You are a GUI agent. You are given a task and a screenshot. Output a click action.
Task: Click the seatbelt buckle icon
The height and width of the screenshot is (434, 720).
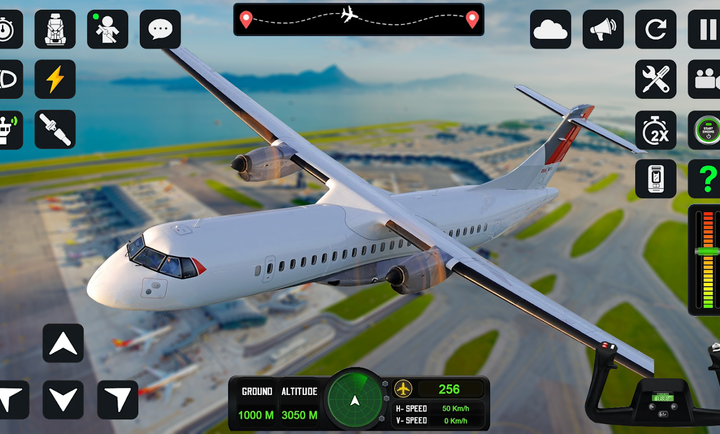tap(55, 128)
